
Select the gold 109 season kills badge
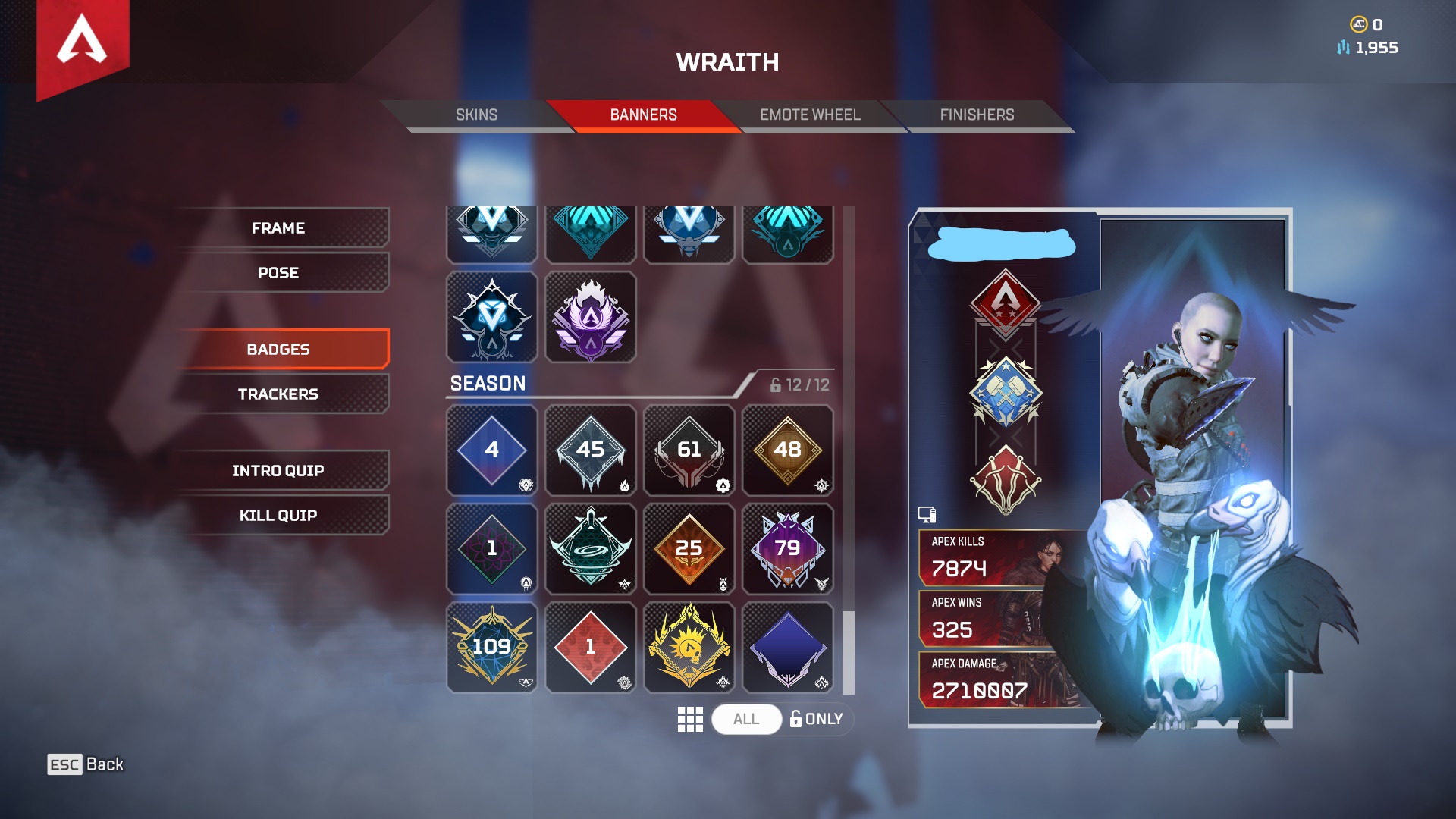tap(491, 647)
